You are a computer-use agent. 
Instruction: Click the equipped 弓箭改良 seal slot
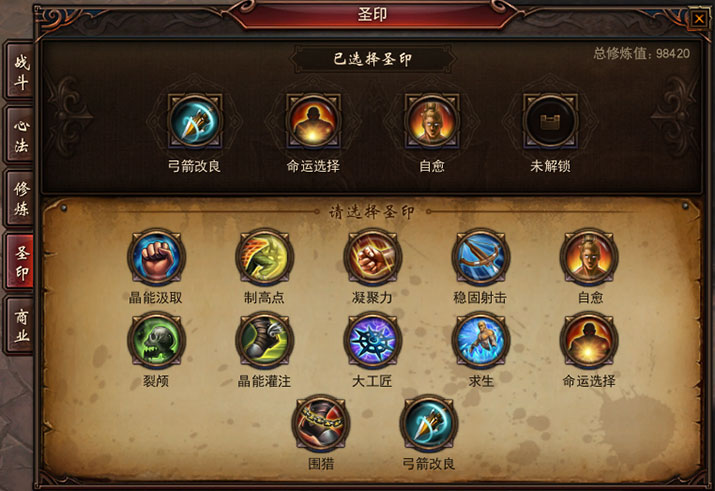(x=195, y=122)
